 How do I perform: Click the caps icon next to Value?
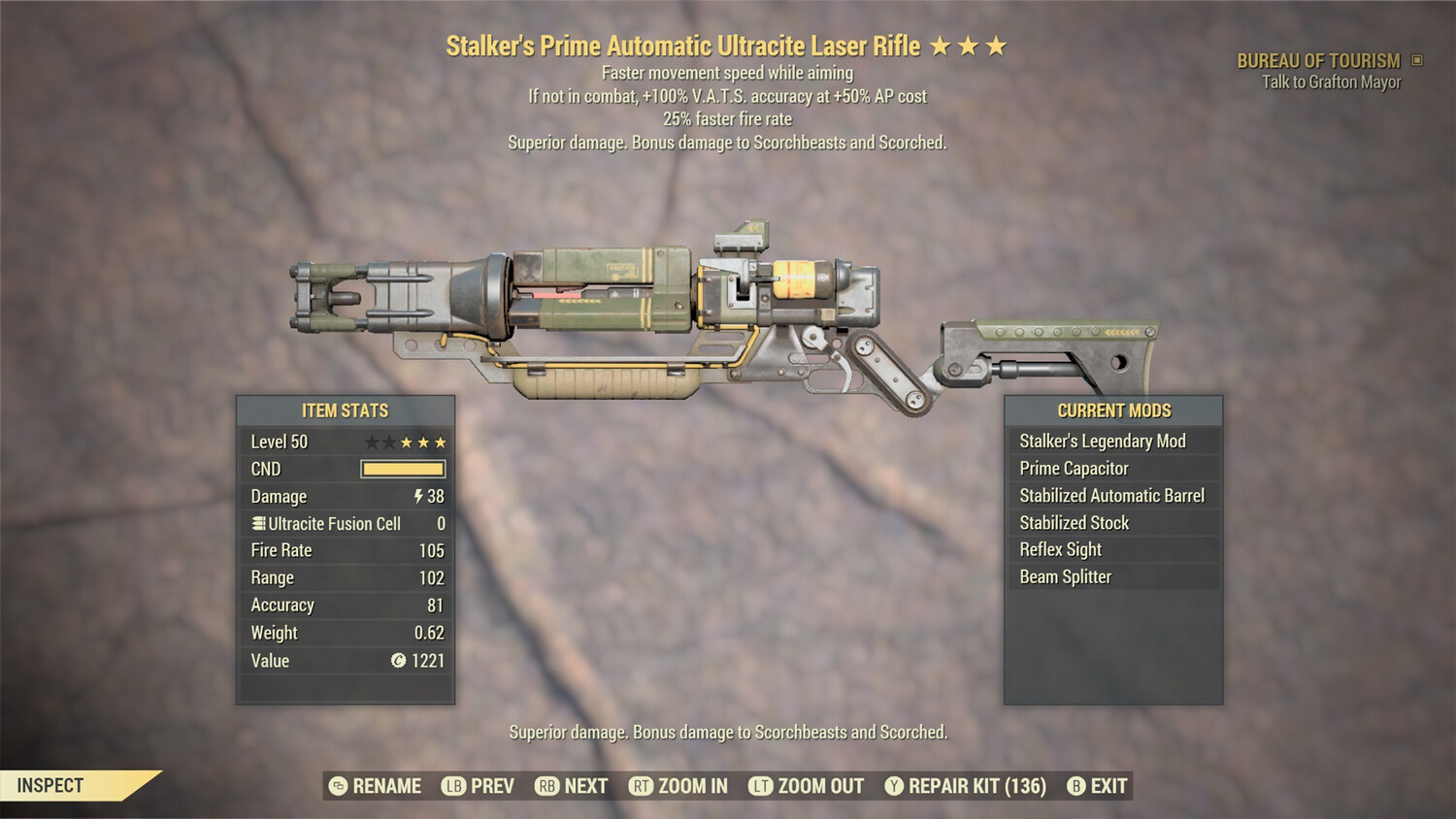coord(397,661)
